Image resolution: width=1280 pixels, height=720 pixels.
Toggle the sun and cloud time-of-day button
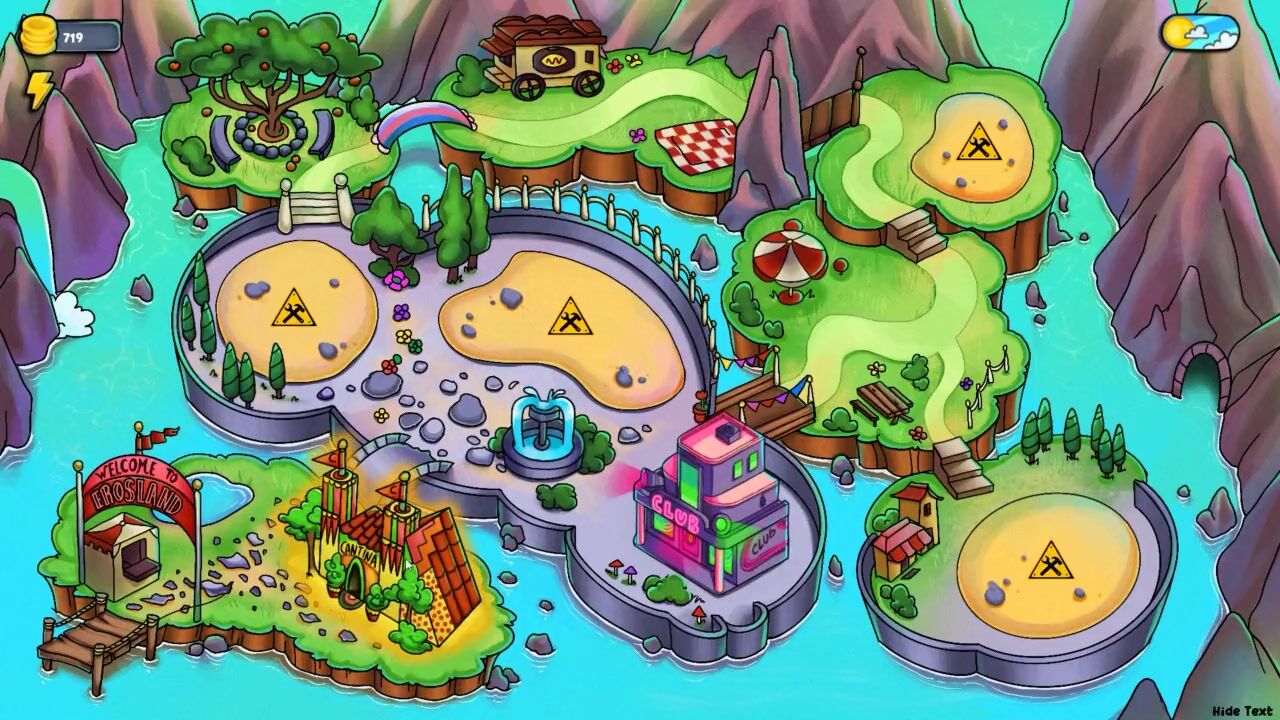[1200, 34]
